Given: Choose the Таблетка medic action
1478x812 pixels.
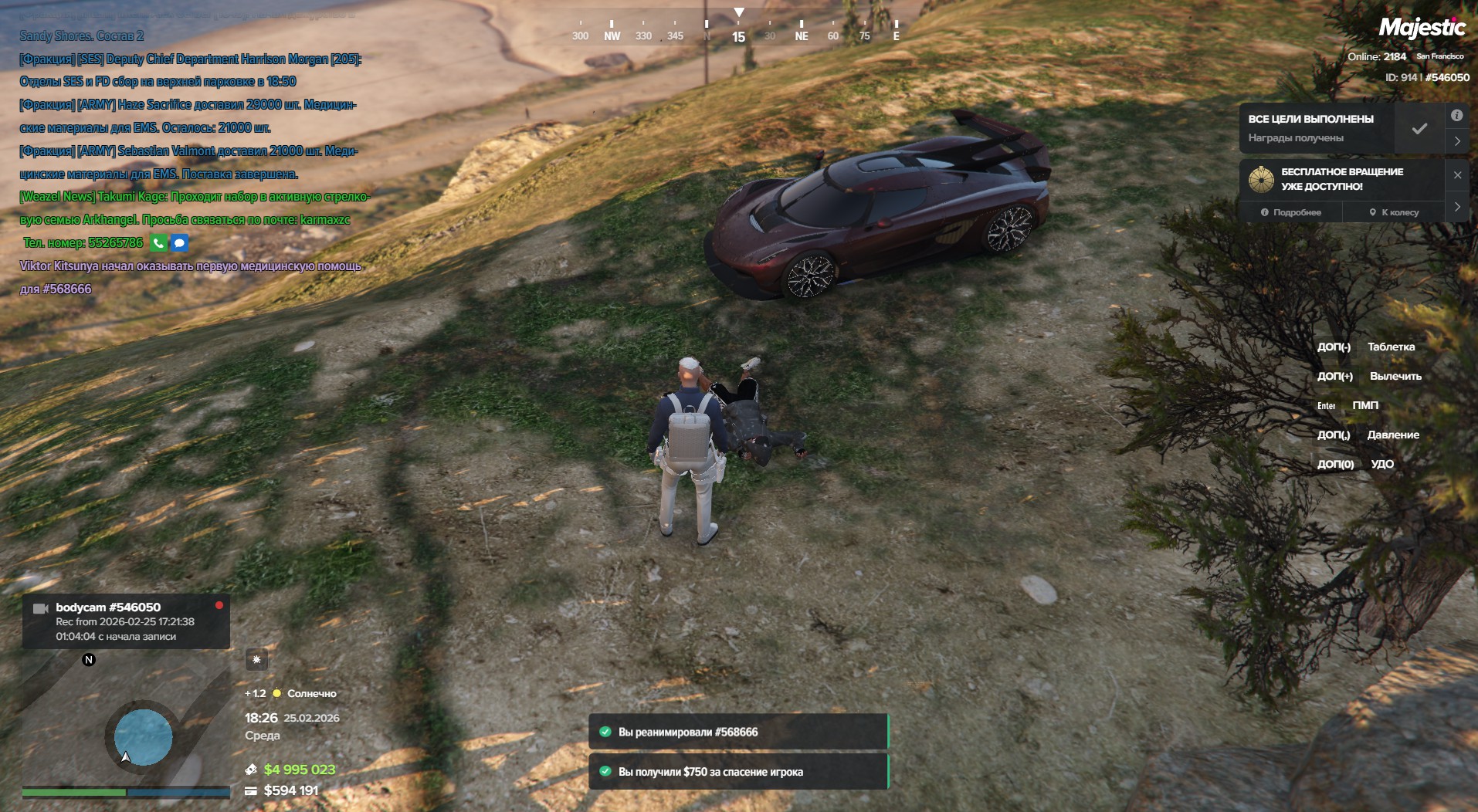Looking at the screenshot, I should click(1391, 347).
